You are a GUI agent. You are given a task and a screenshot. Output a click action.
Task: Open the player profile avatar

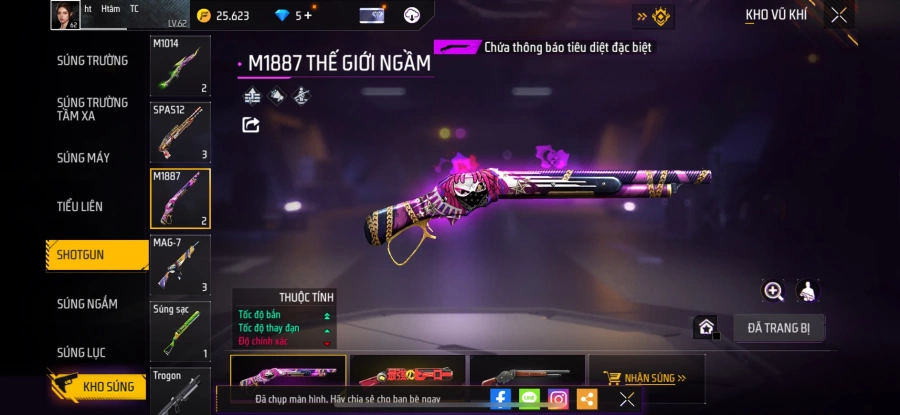pyautogui.click(x=65, y=15)
